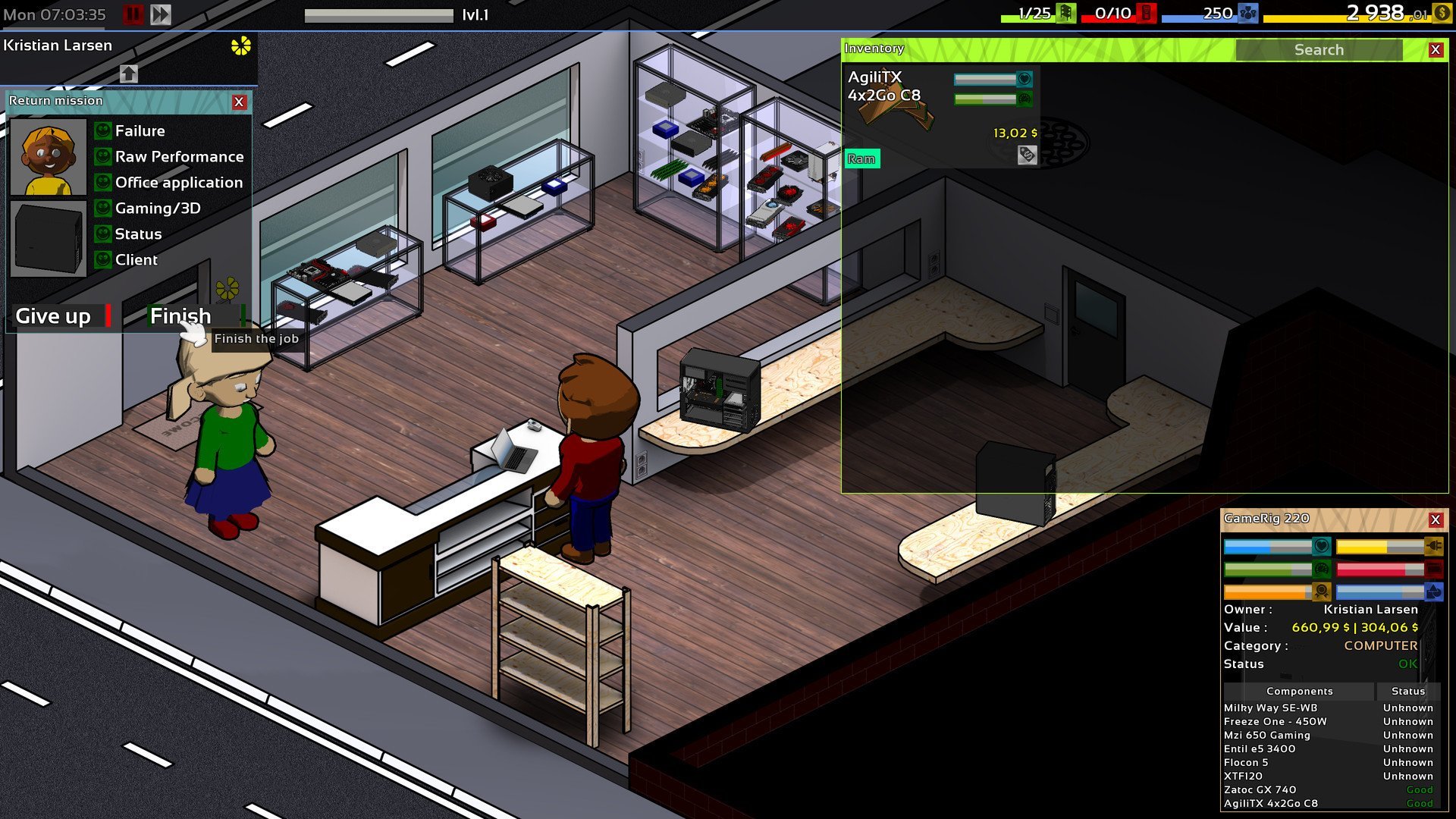
Task: Pause the game with the red pause button
Action: [x=133, y=14]
